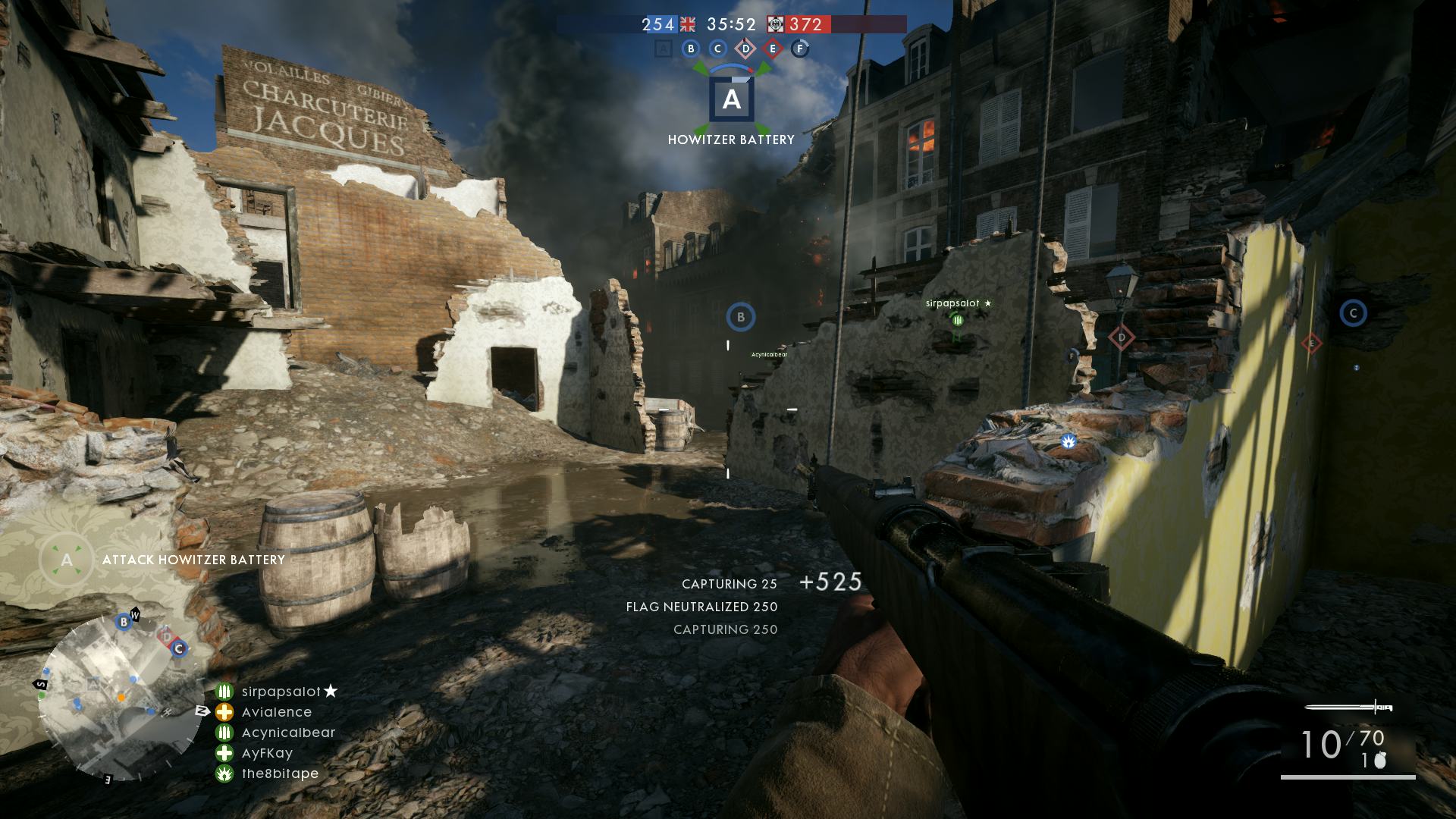Select flag B in the top flag bar
The width and height of the screenshot is (1456, 819).
coord(690,49)
